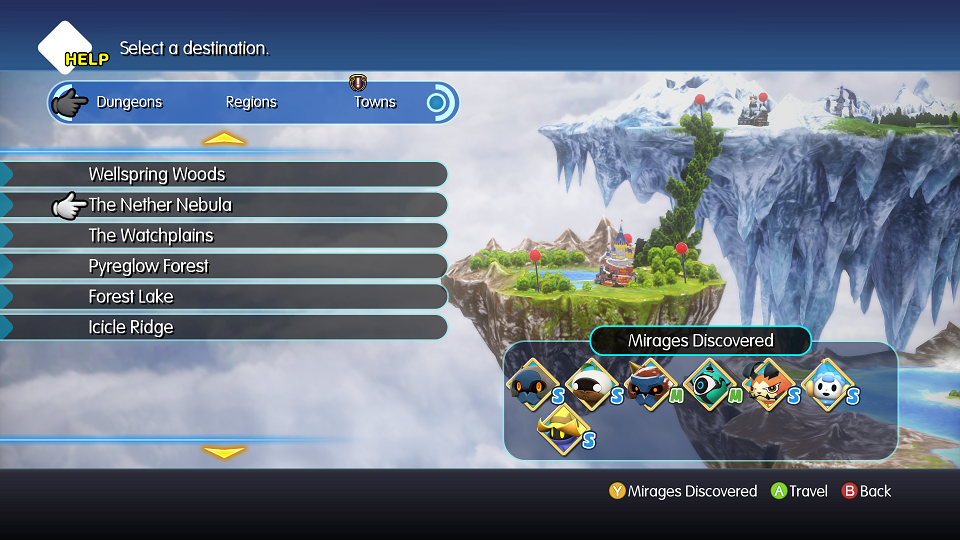Switch to the Towns tab
The image size is (960, 540).
[375, 102]
